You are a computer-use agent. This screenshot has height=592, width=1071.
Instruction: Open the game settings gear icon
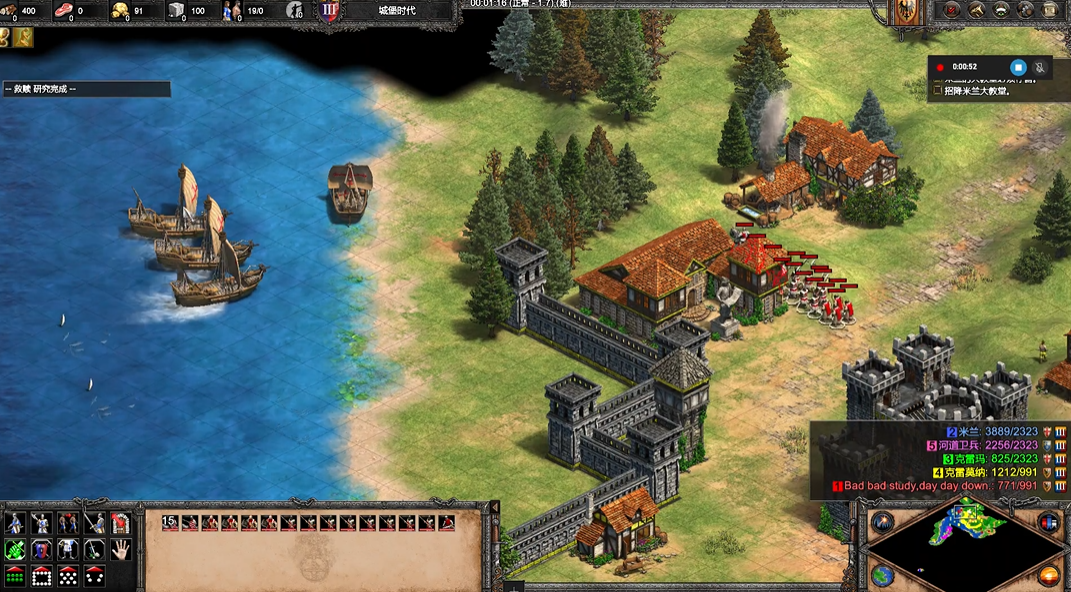[1025, 10]
